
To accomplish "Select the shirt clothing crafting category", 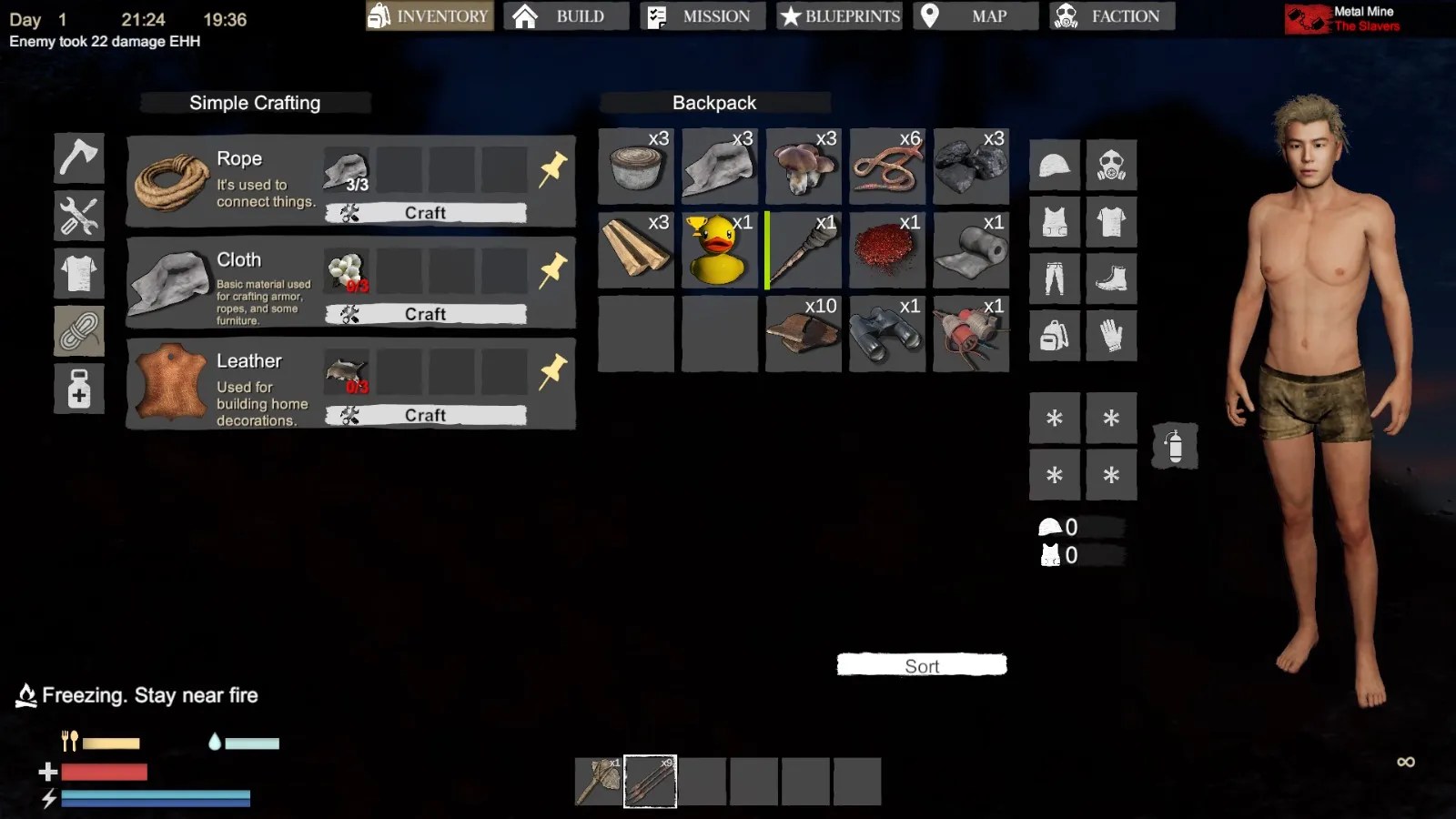I will coord(78,273).
